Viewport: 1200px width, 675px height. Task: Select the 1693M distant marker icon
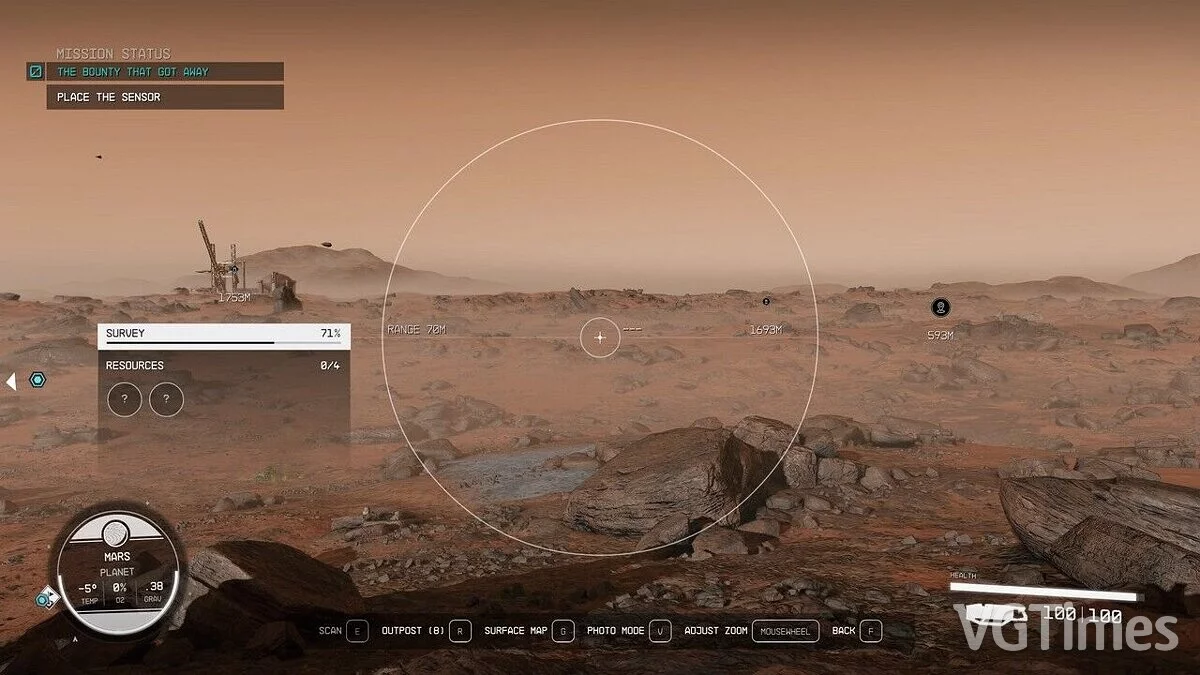(766, 301)
